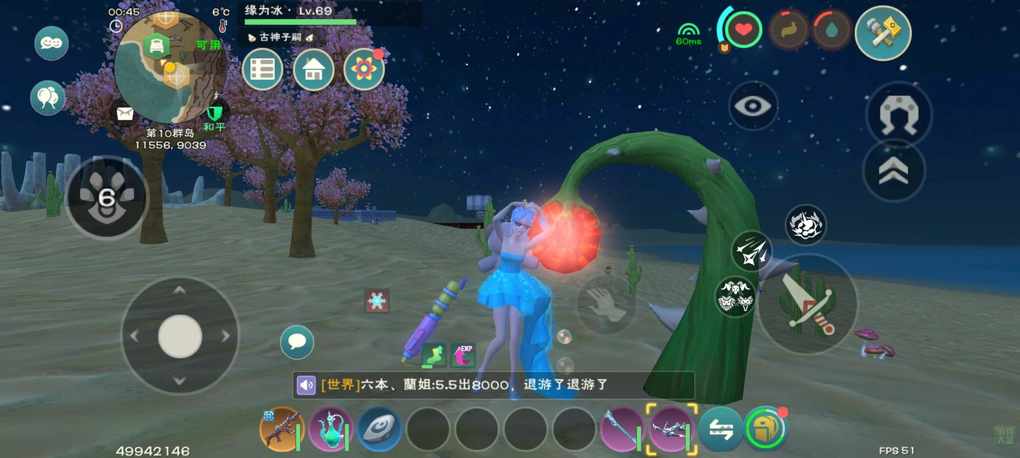Open the circular minimap
This screenshot has height=458, width=1020.
point(169,68)
